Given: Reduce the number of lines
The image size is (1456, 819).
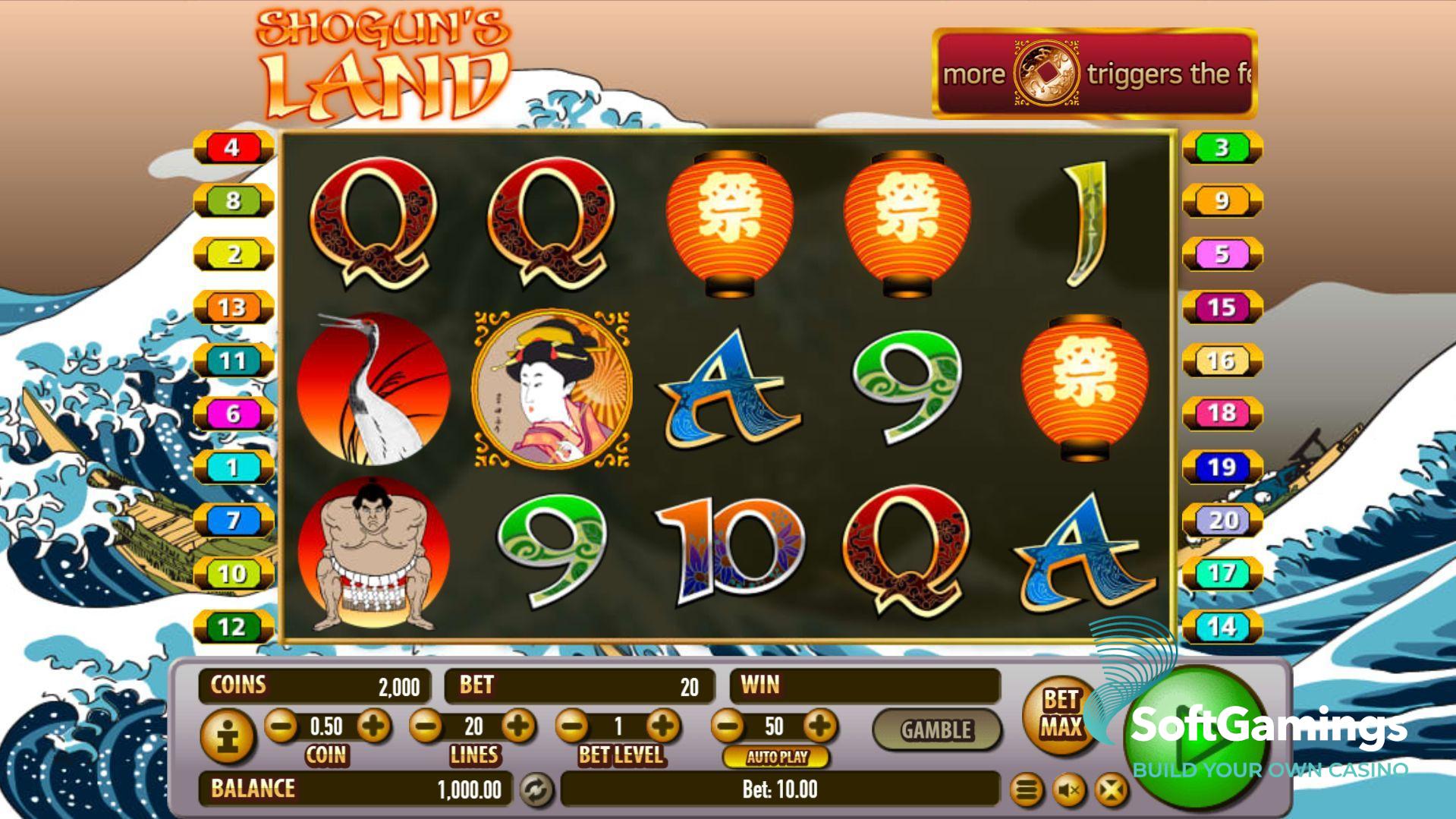Looking at the screenshot, I should pyautogui.click(x=426, y=726).
